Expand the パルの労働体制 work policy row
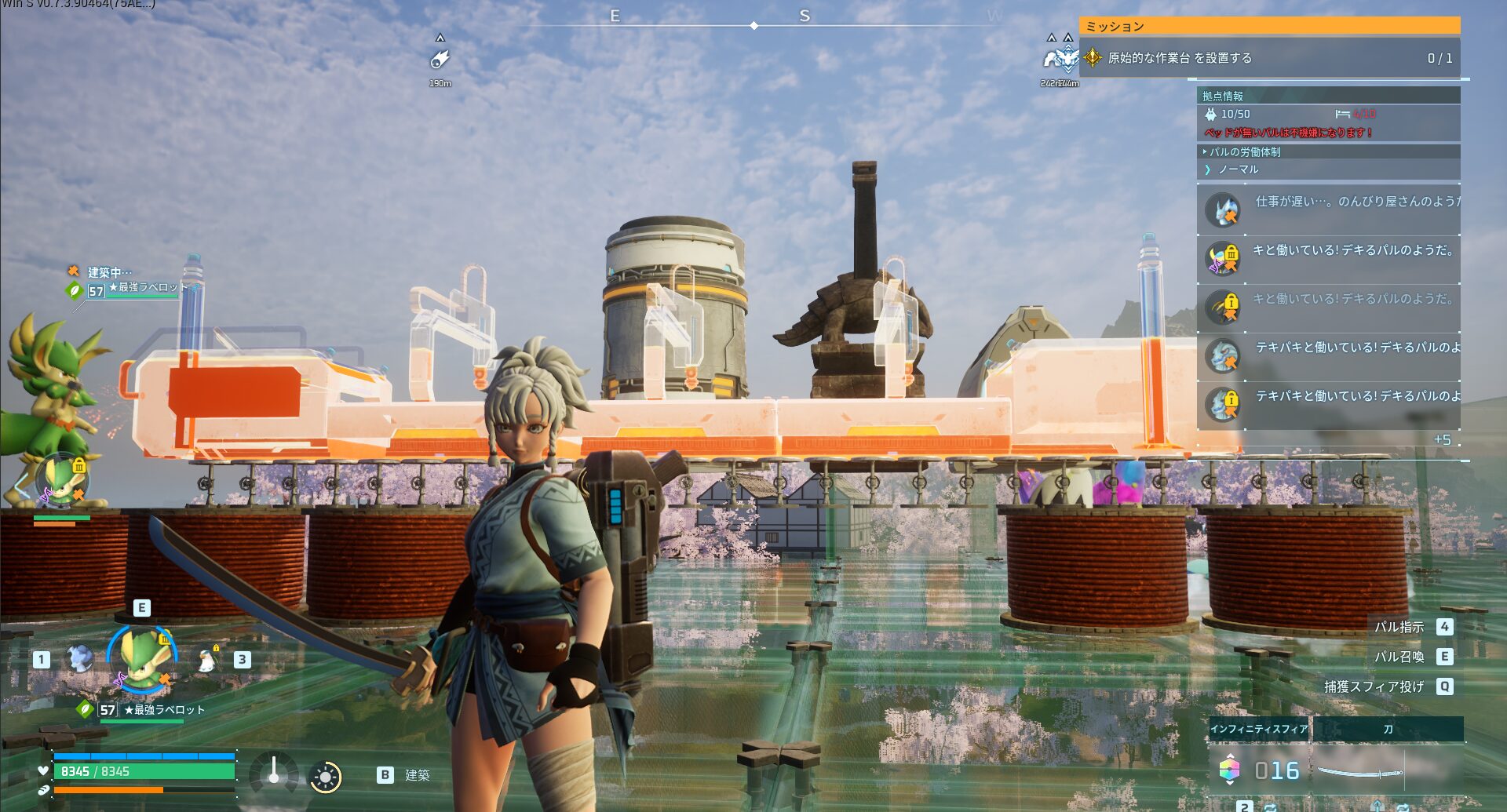The image size is (1507, 812). click(1245, 151)
